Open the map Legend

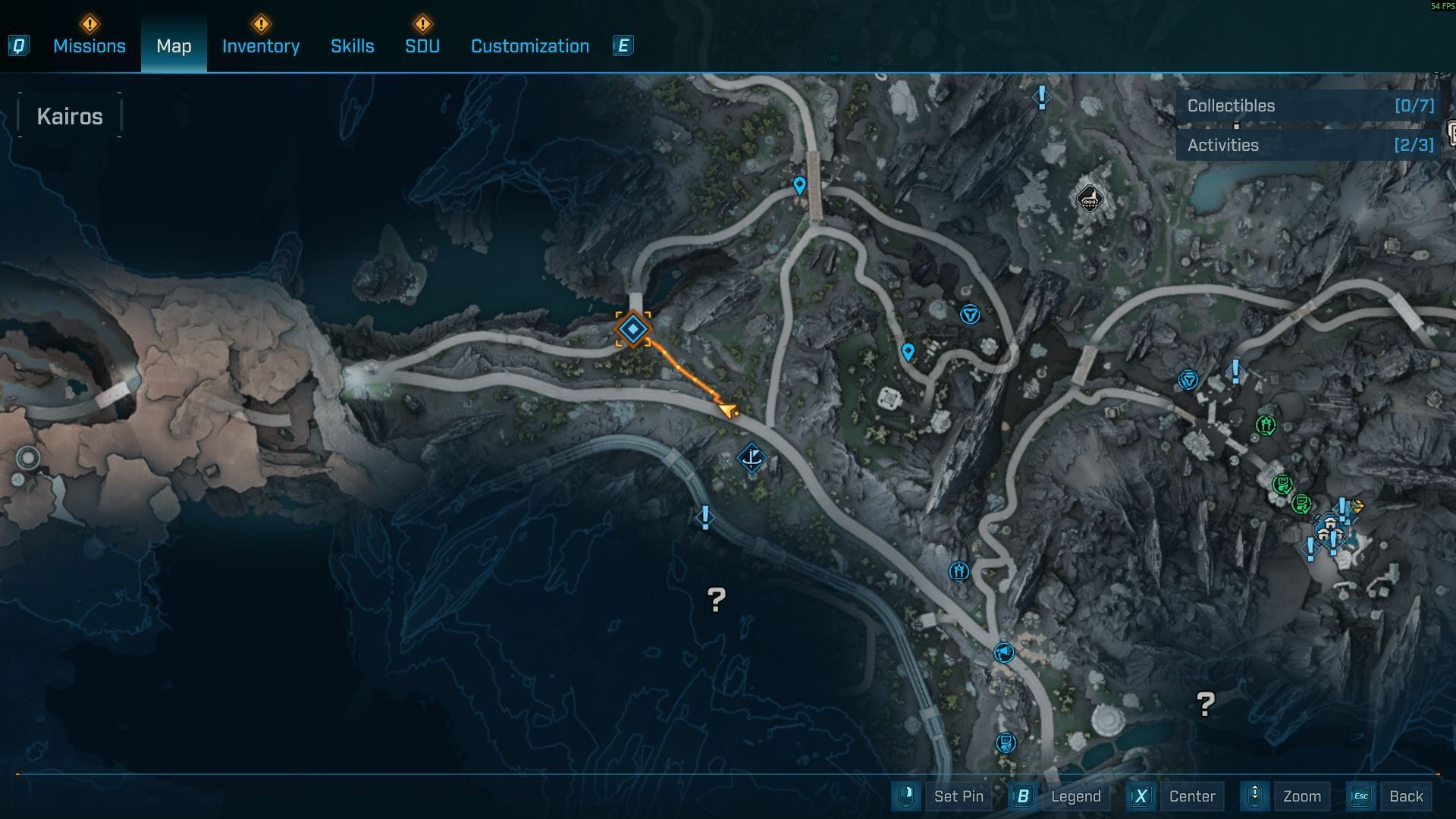pyautogui.click(x=1075, y=796)
